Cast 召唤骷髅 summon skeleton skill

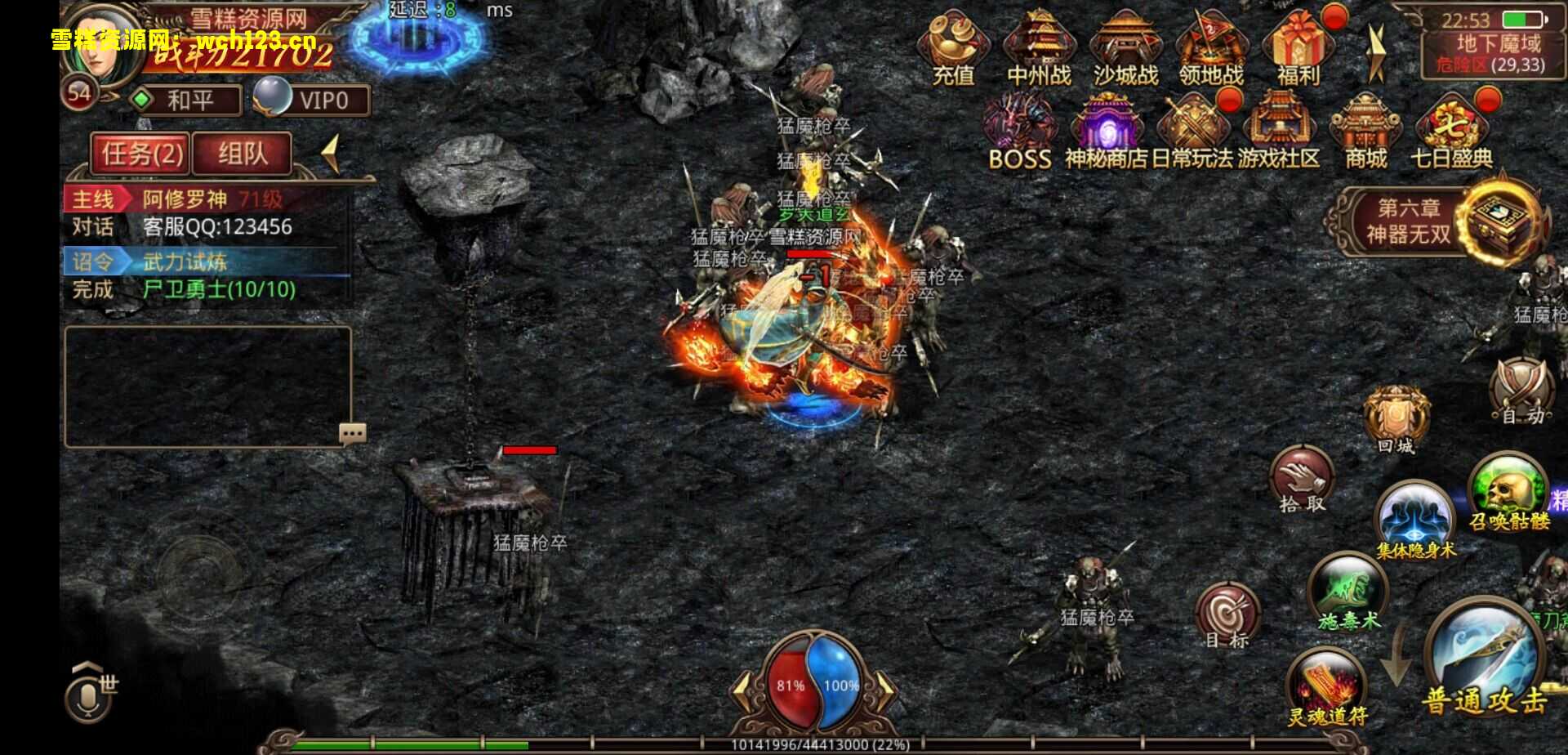pos(1508,490)
